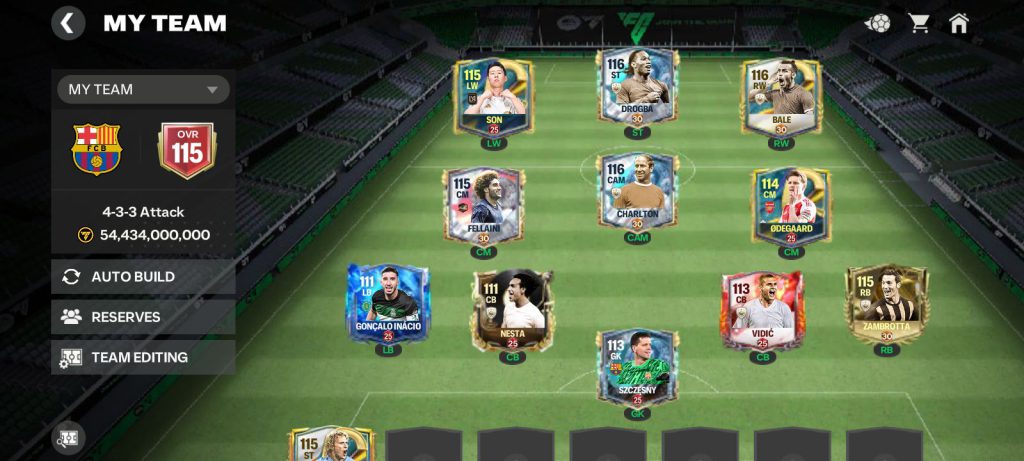Tap the football icon in top bar

[878, 23]
